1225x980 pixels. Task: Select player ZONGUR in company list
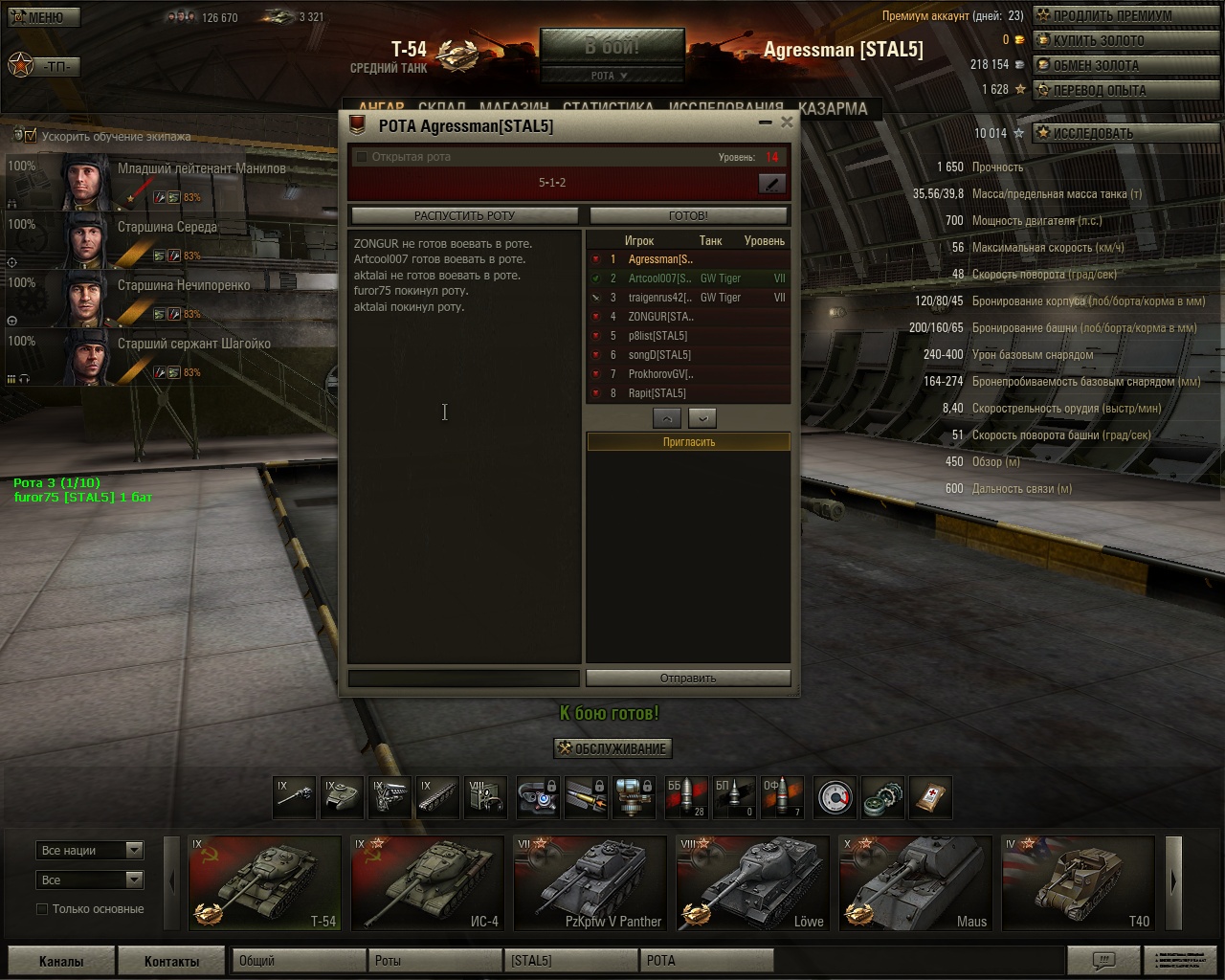660,317
